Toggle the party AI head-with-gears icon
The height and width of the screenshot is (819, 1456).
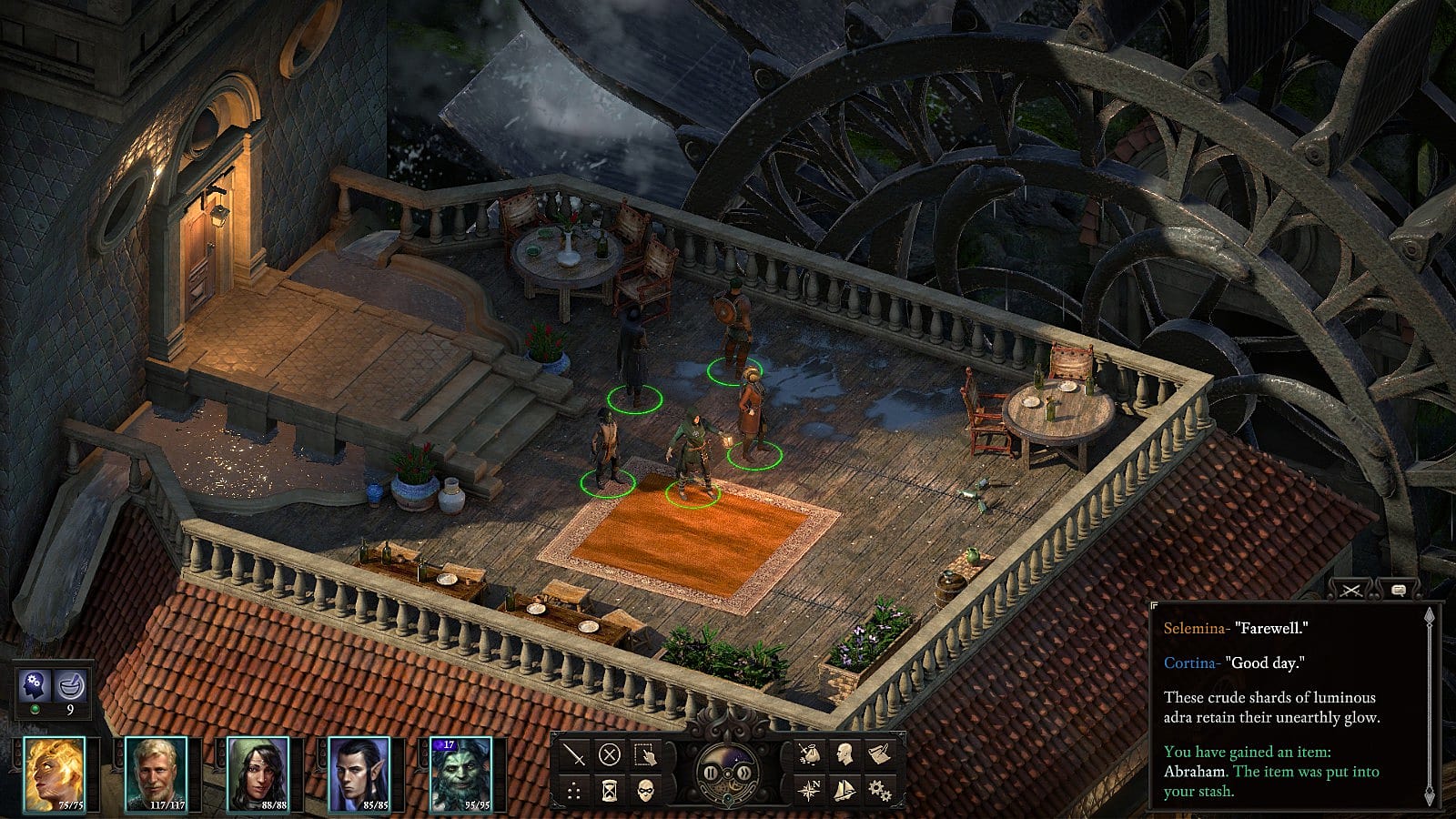click(x=36, y=684)
